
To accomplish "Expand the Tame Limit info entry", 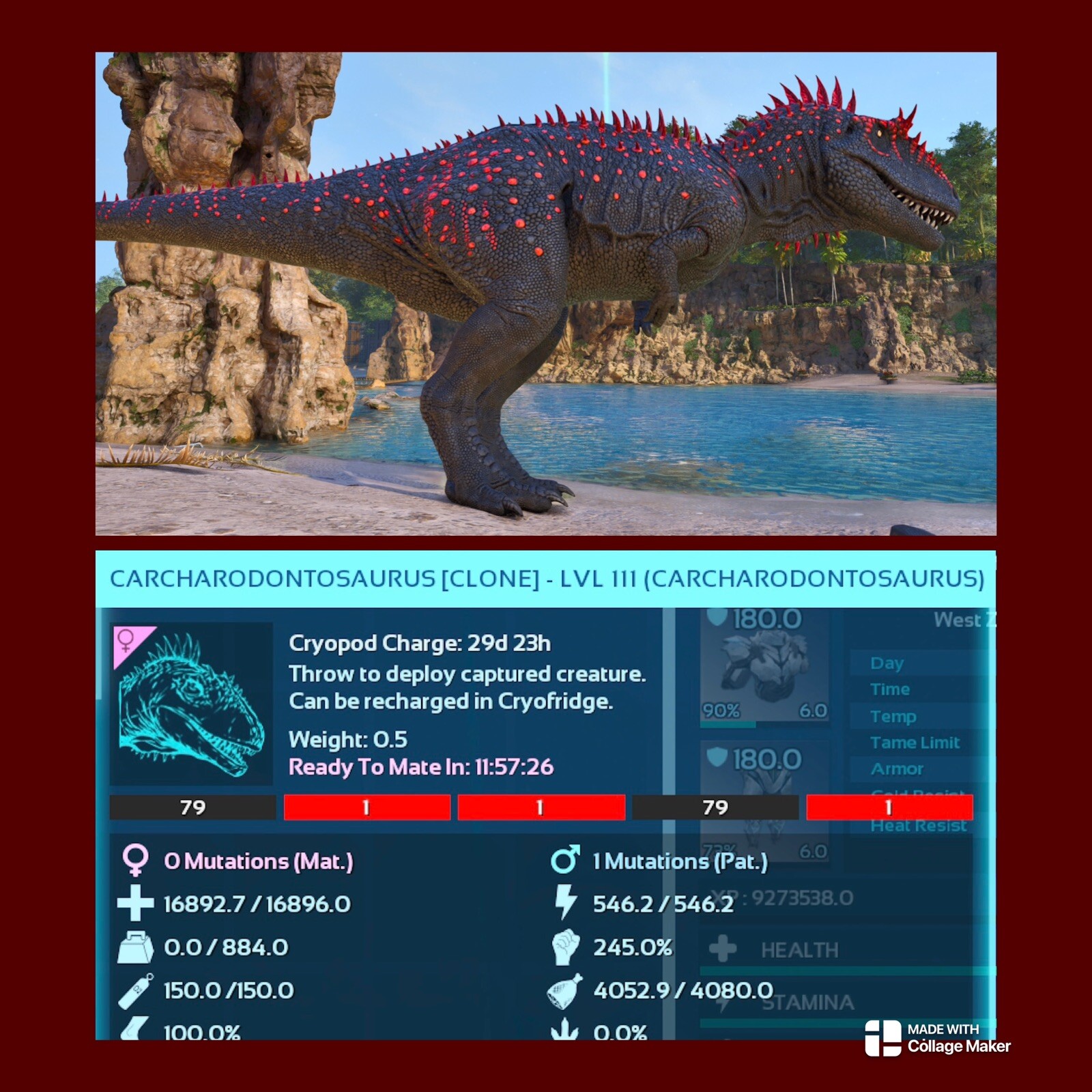I will [917, 743].
